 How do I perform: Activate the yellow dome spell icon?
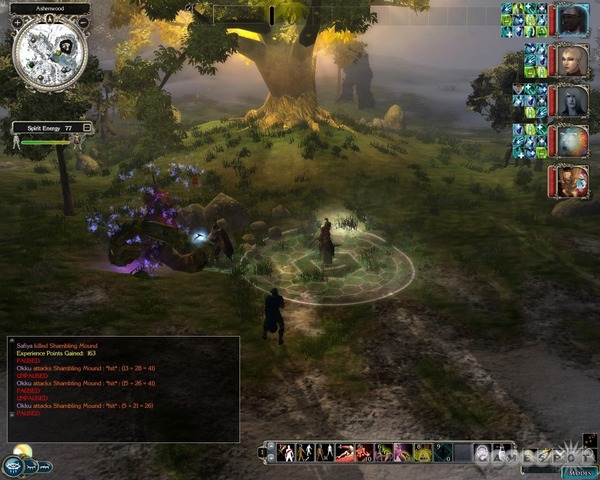coord(424,452)
